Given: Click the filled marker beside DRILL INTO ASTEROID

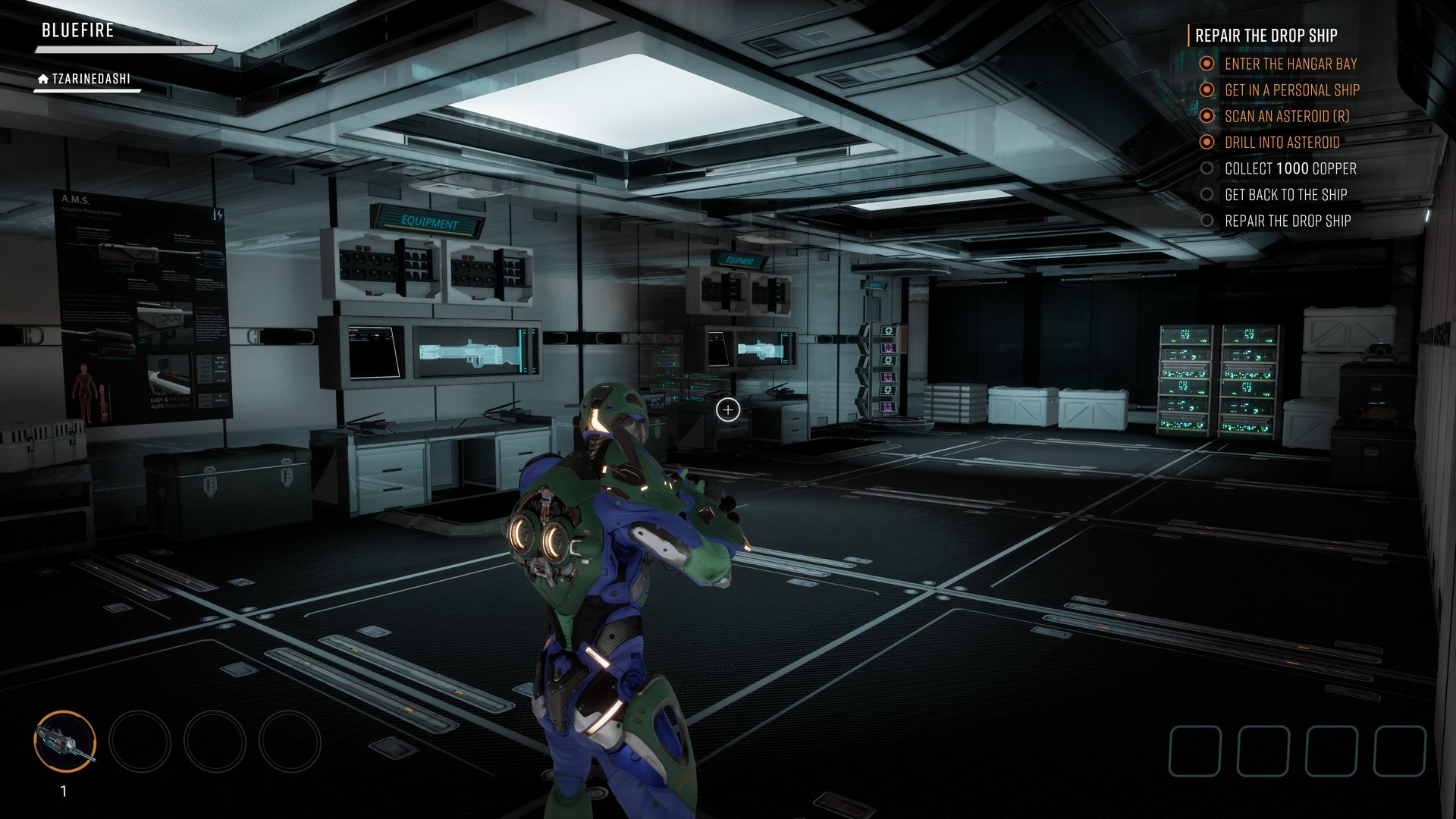Looking at the screenshot, I should click(1207, 143).
